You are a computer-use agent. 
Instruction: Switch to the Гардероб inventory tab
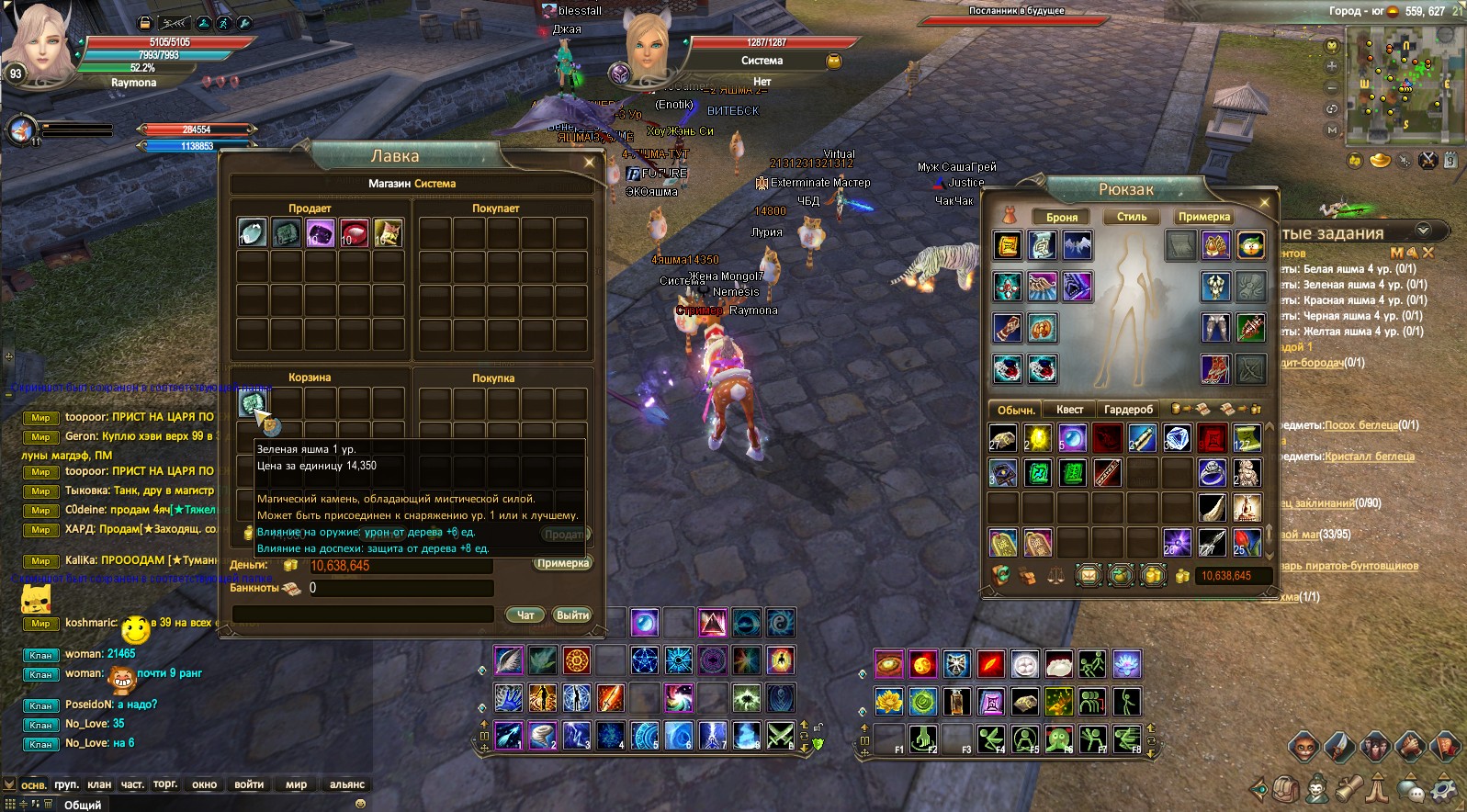(1128, 410)
